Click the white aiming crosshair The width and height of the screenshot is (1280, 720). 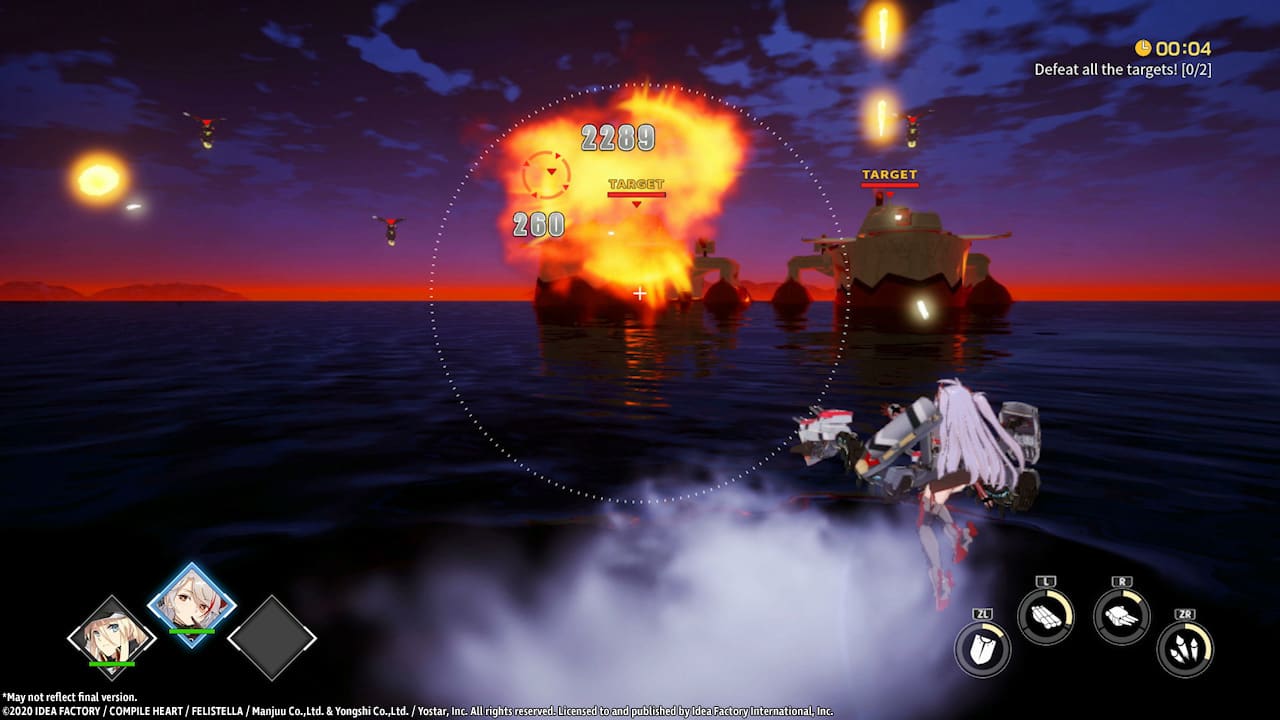coord(638,293)
